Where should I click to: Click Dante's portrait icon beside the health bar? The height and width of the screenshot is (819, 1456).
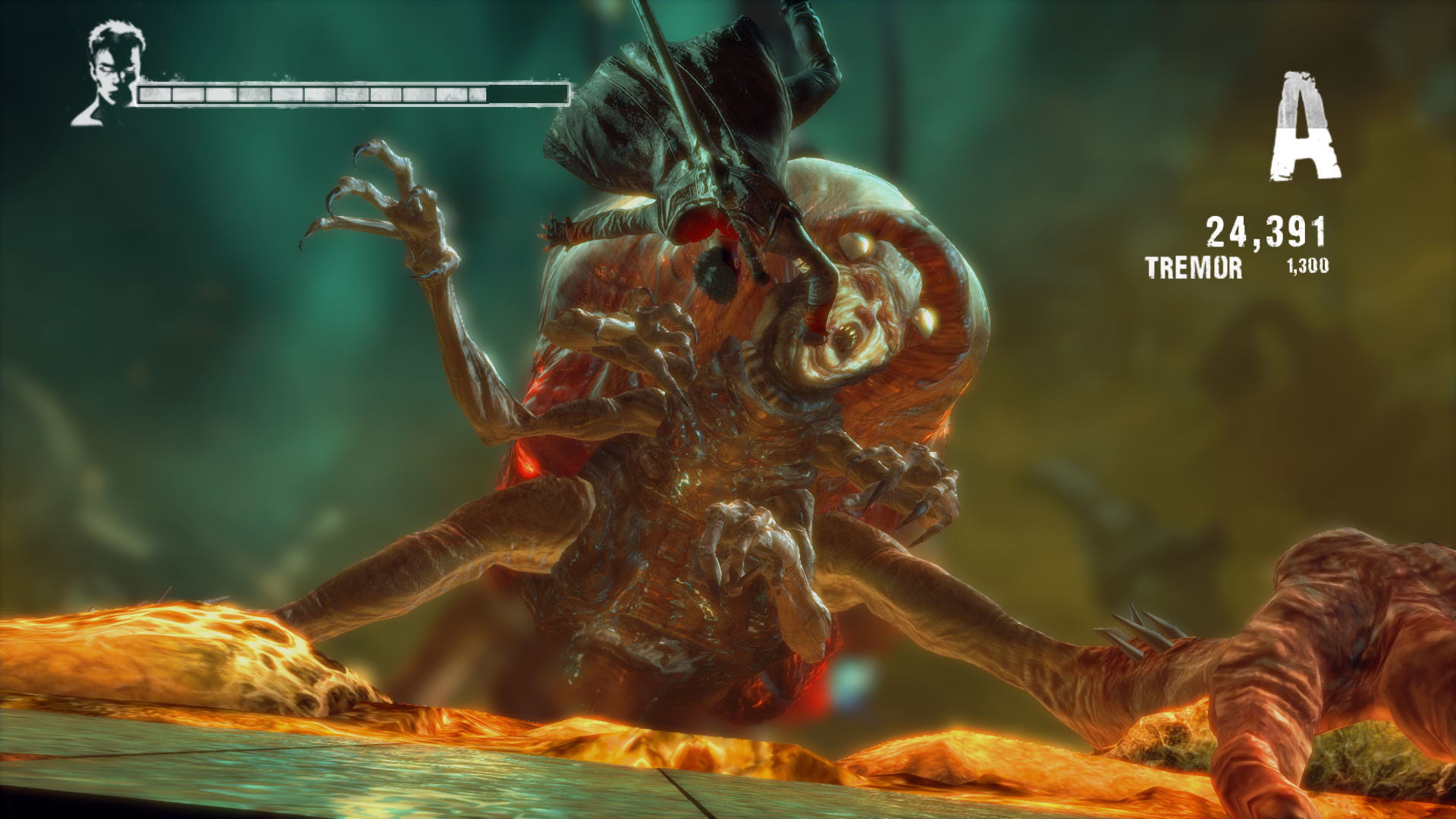111,74
